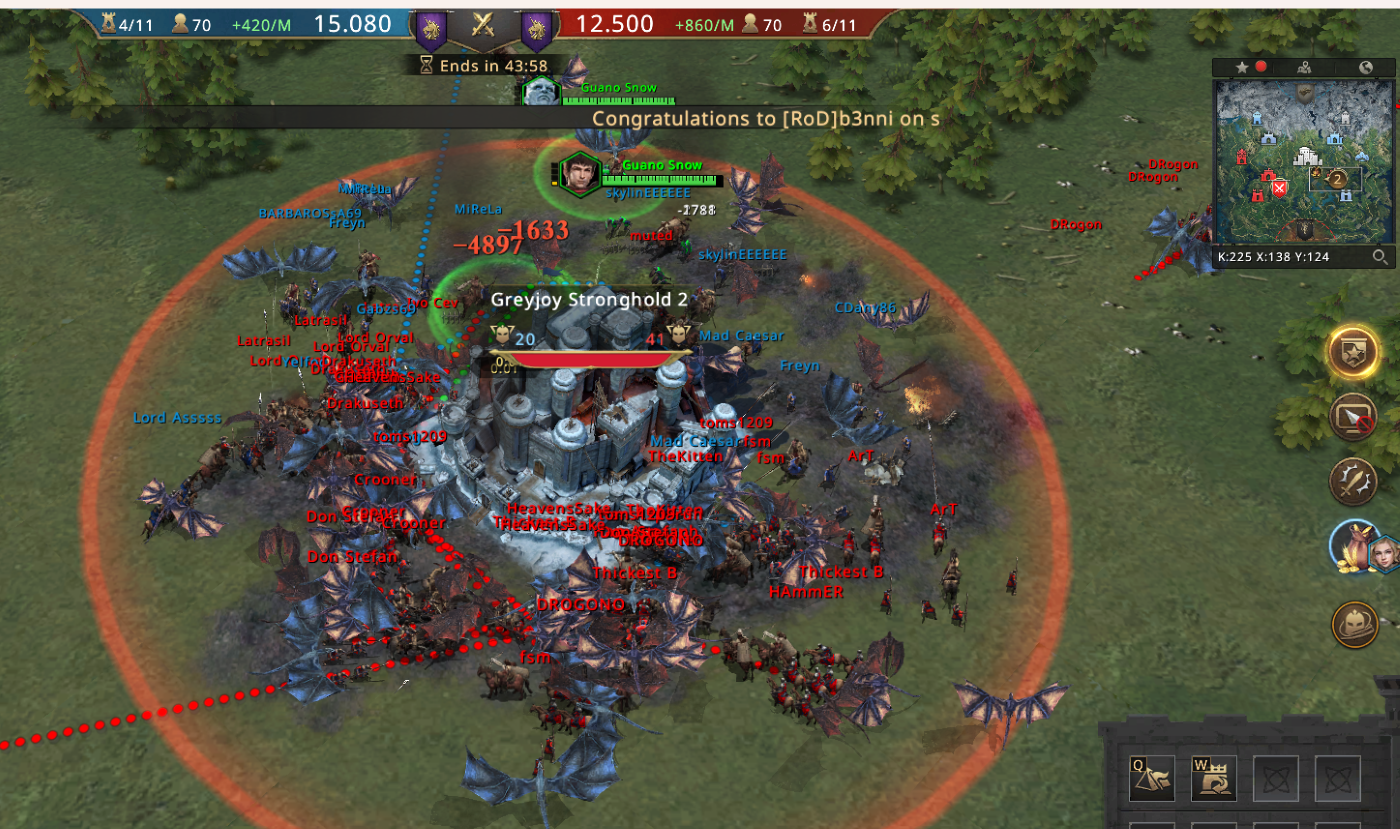
Task: Activate the Q camp tent ability
Action: pos(1151,778)
